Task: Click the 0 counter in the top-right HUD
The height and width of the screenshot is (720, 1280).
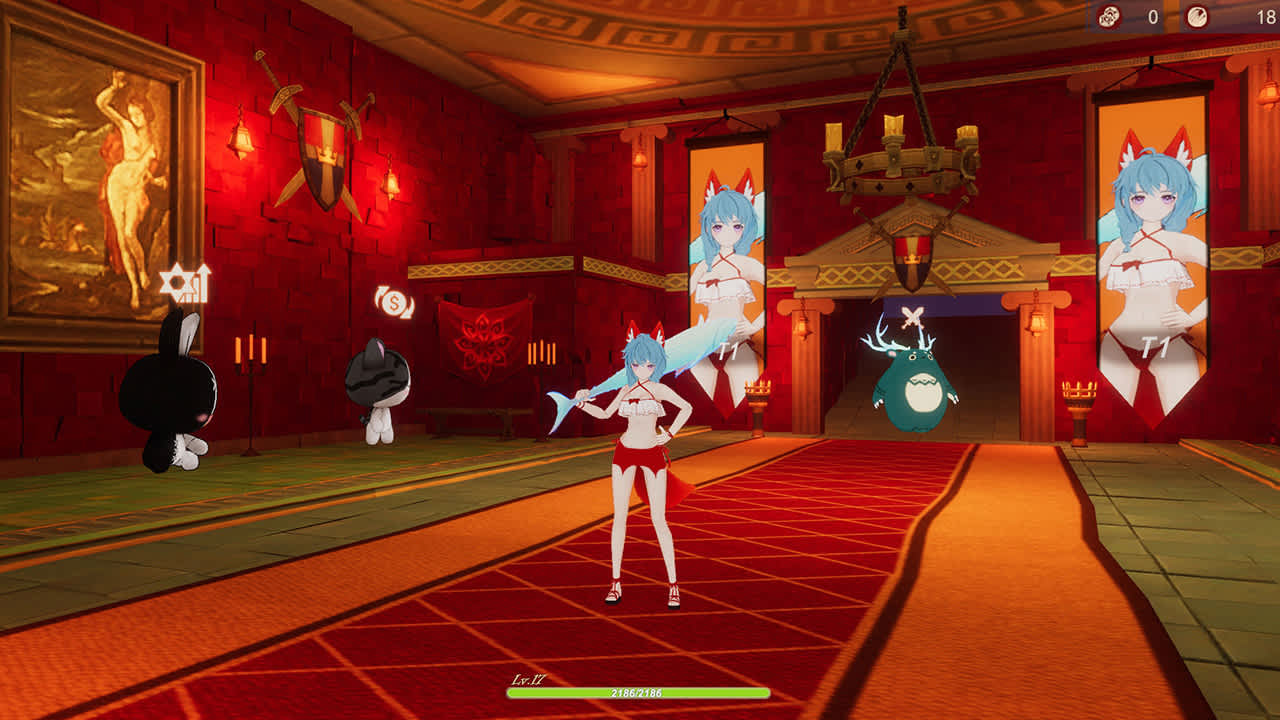Action: pos(1152,16)
